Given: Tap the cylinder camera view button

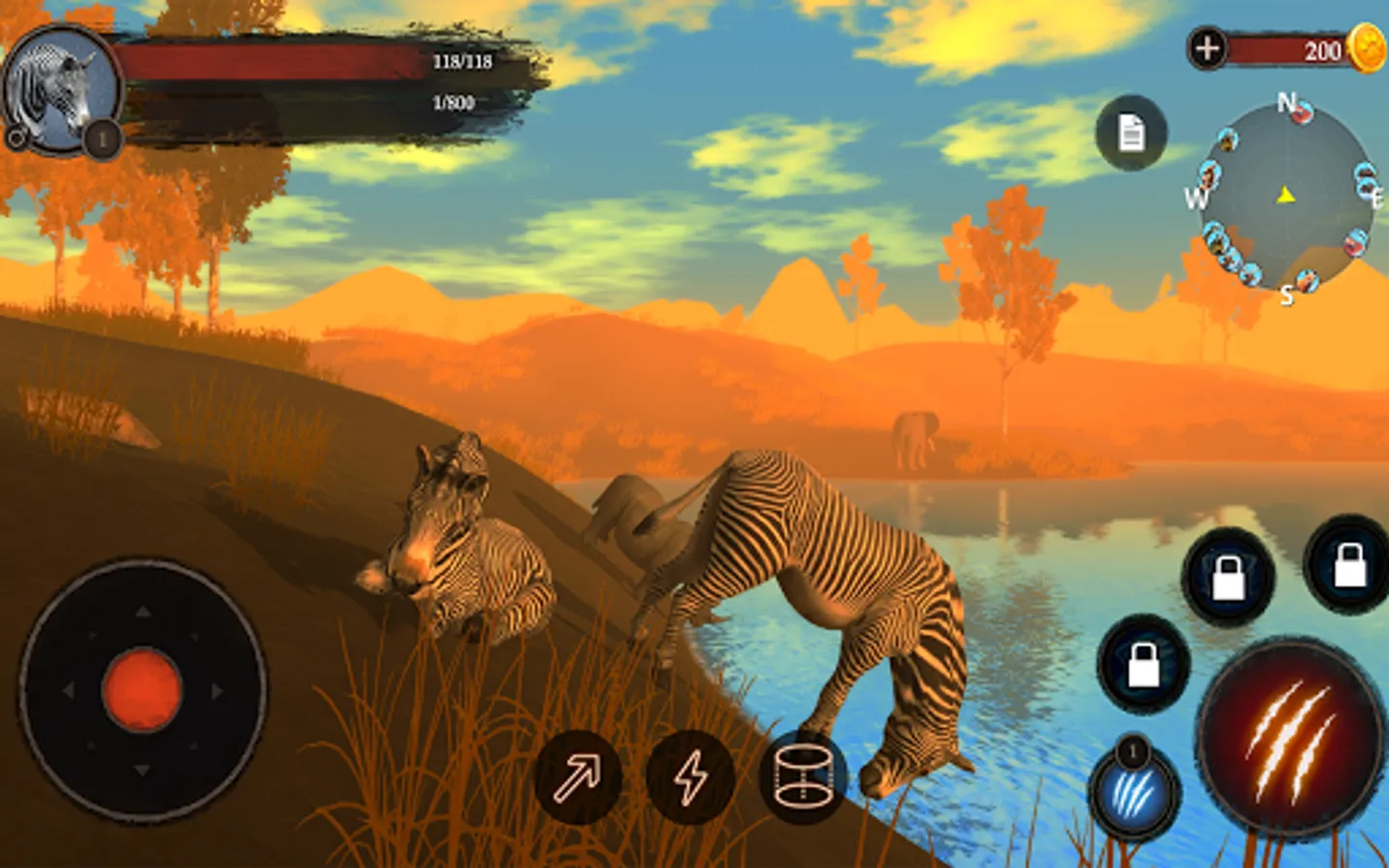Looking at the screenshot, I should [803, 777].
